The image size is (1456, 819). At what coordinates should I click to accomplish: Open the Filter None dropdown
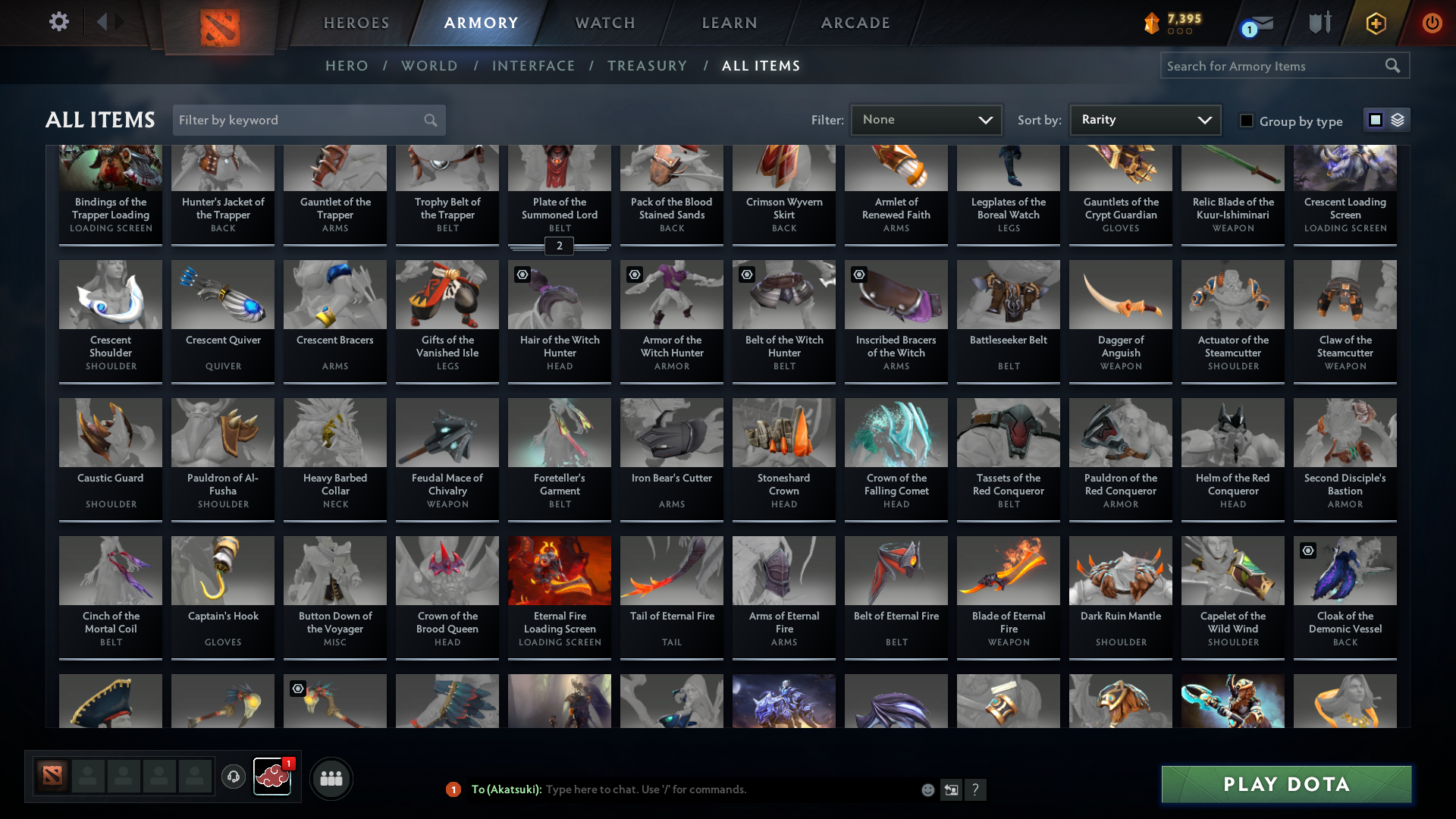[926, 119]
